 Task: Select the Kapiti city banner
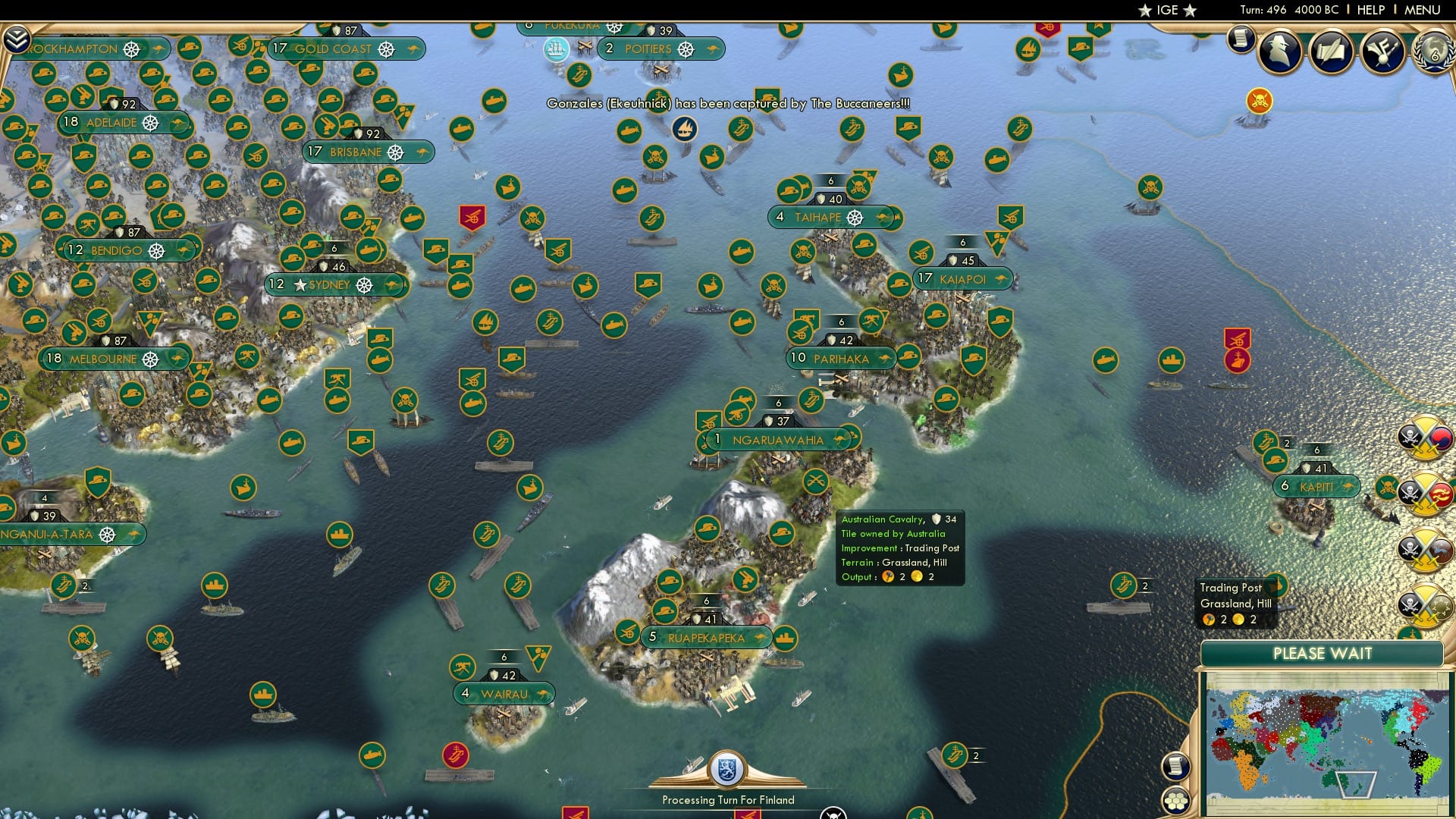pyautogui.click(x=1319, y=486)
